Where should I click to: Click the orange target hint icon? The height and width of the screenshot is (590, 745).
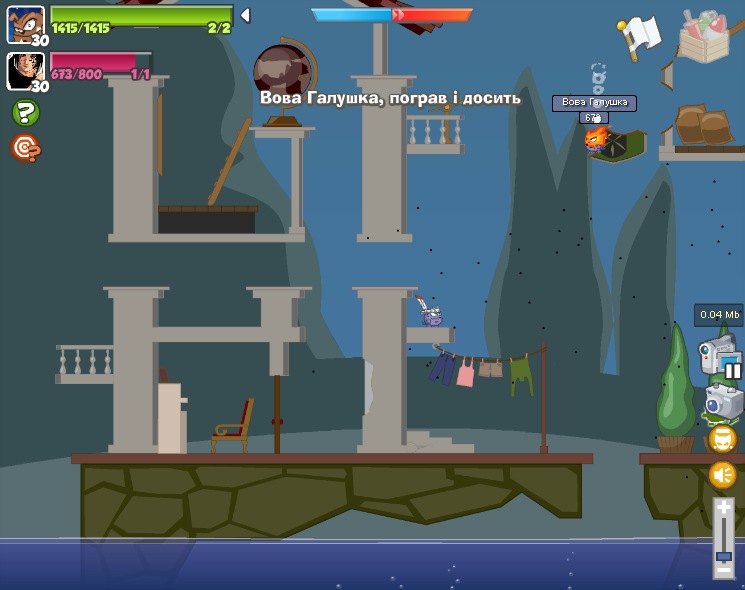pyautogui.click(x=24, y=148)
